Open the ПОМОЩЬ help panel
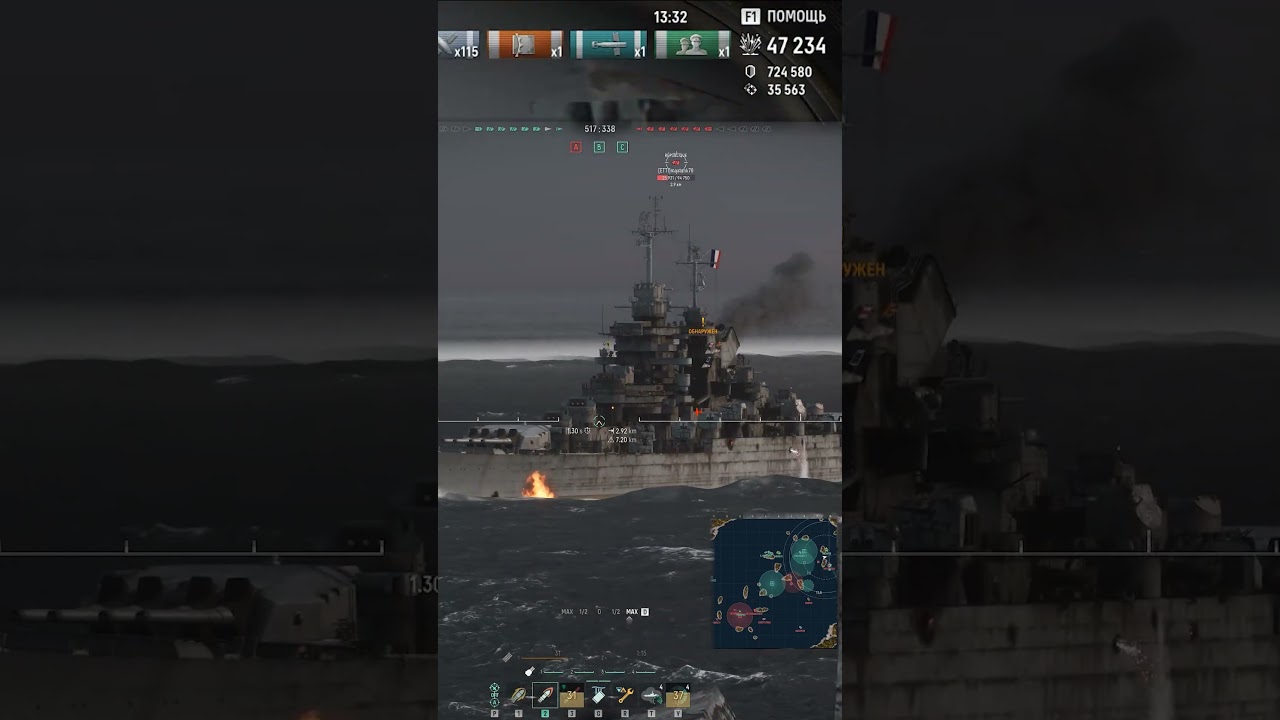 pos(784,16)
